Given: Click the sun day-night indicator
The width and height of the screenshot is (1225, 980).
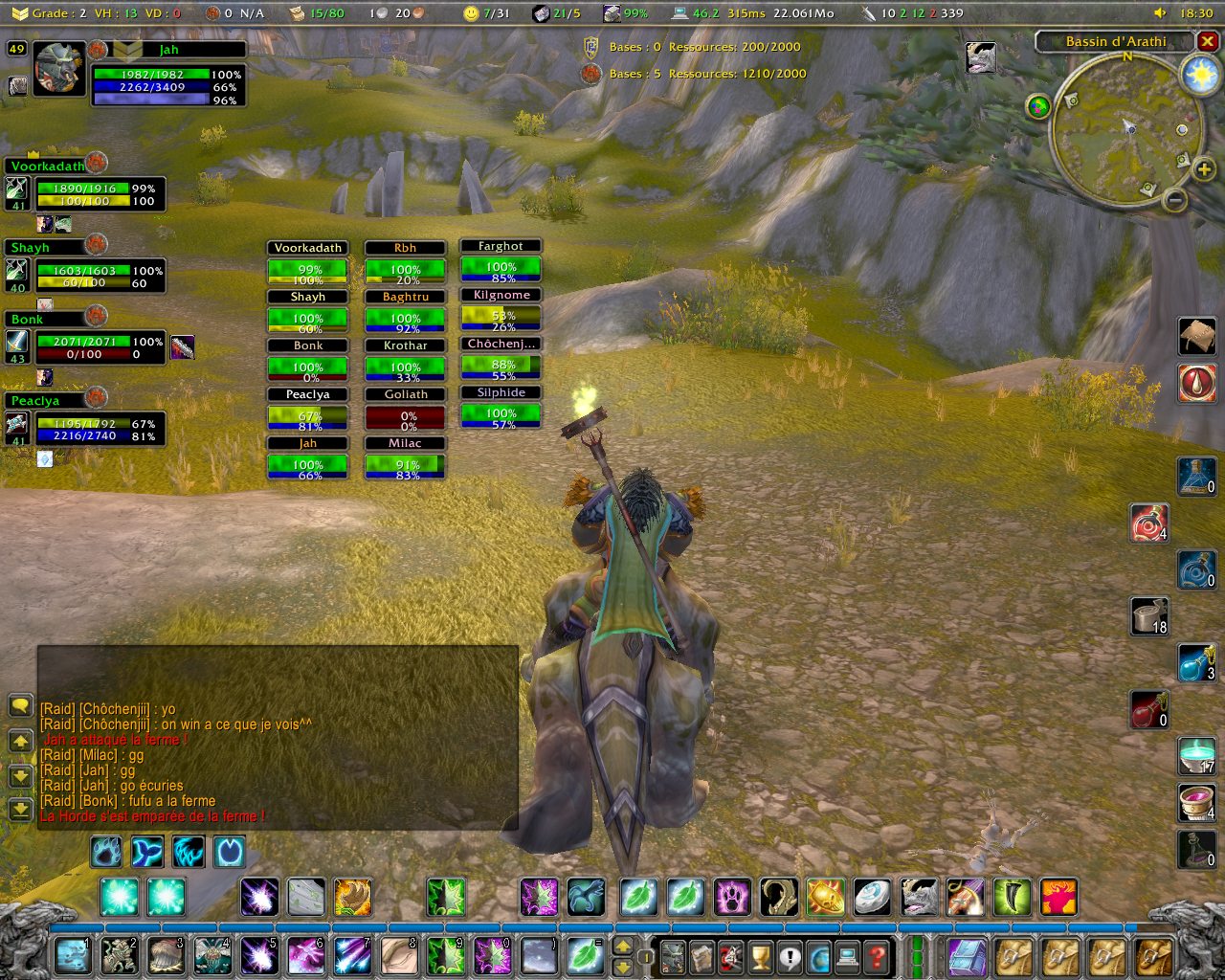Looking at the screenshot, I should tap(1200, 77).
